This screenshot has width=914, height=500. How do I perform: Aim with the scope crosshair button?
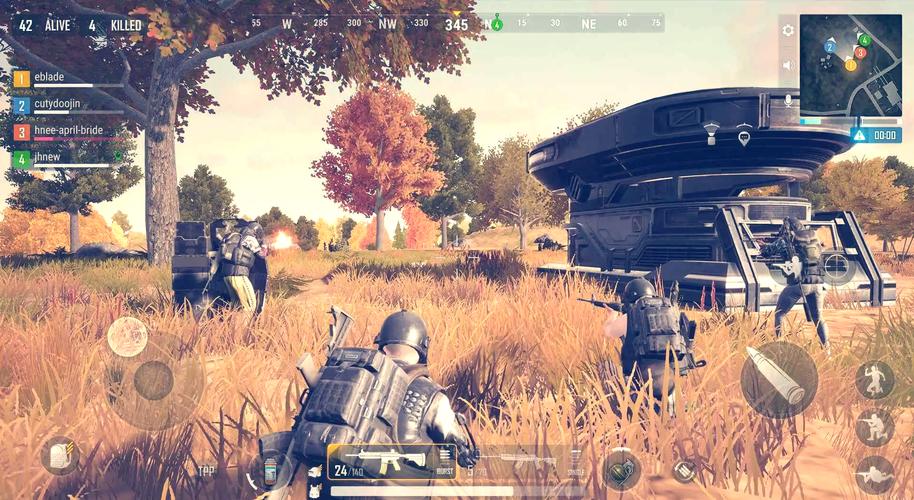click(836, 267)
